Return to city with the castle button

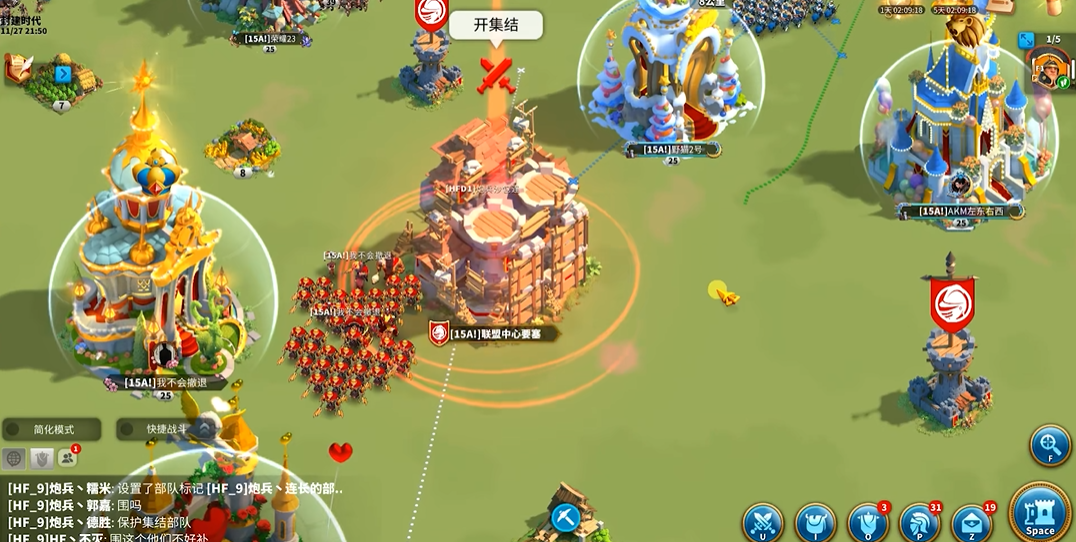click(1040, 512)
